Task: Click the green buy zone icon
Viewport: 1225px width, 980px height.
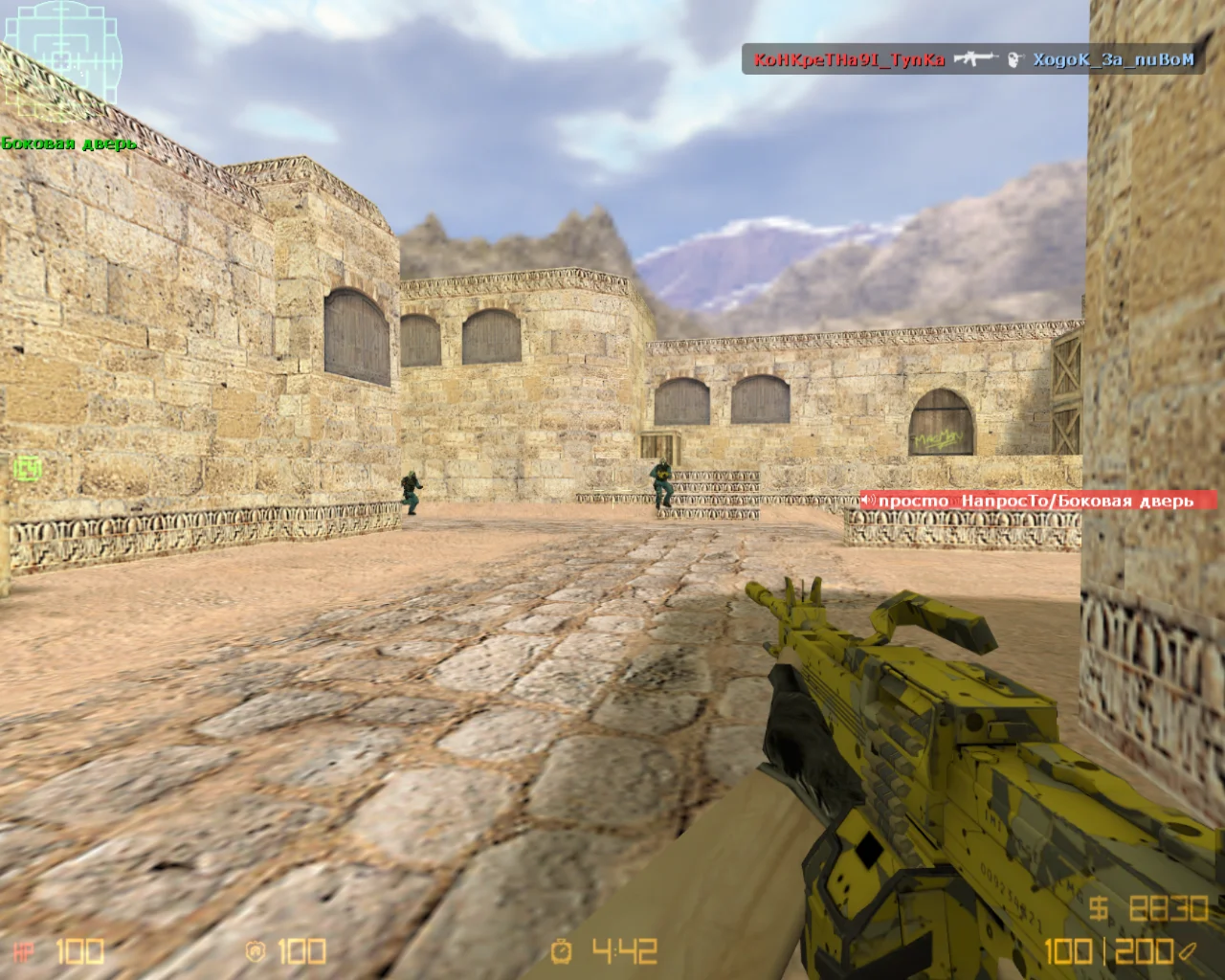Action: pyautogui.click(x=28, y=468)
